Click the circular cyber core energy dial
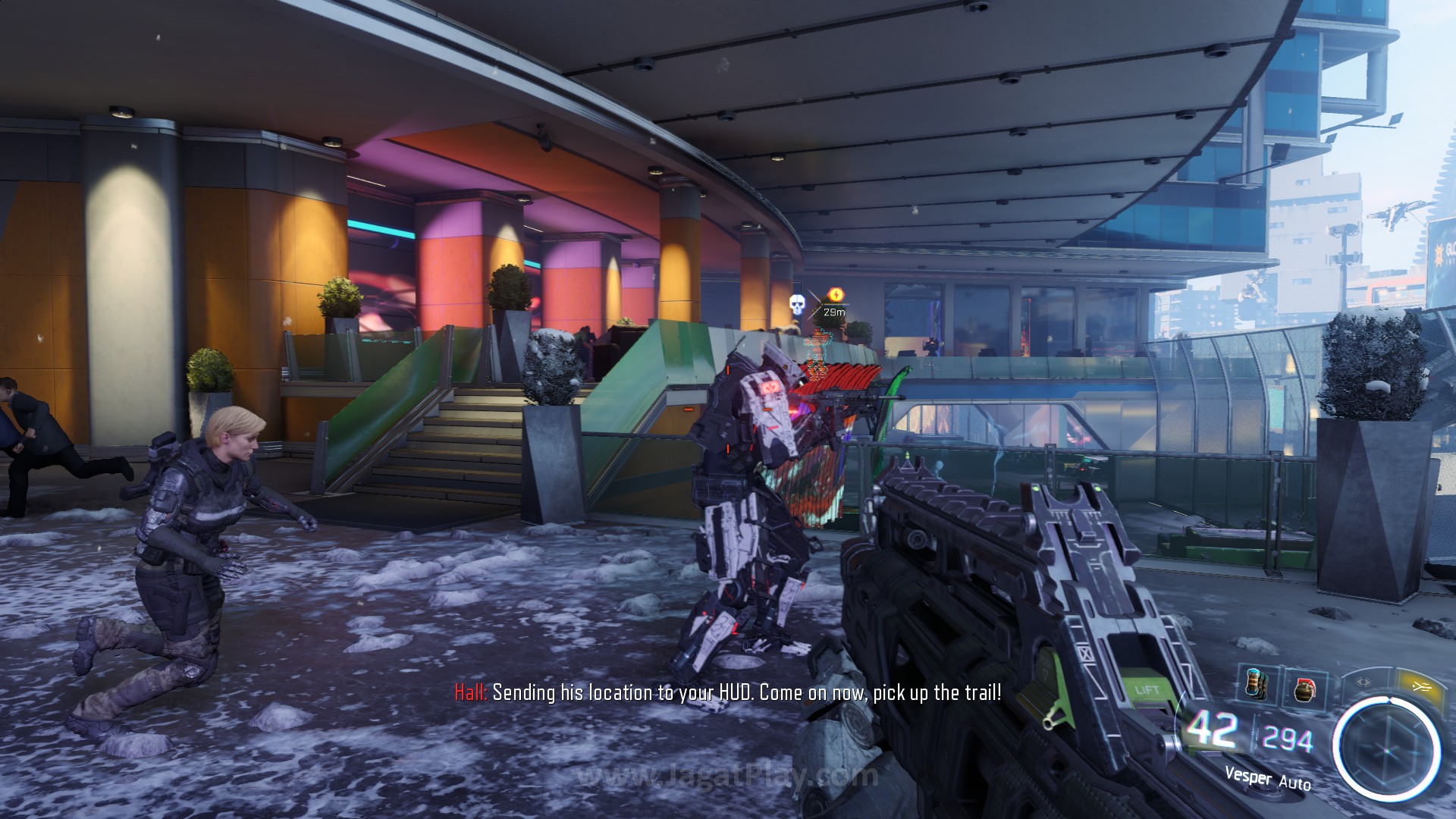Screen dimensions: 1456x819 (1387, 750)
